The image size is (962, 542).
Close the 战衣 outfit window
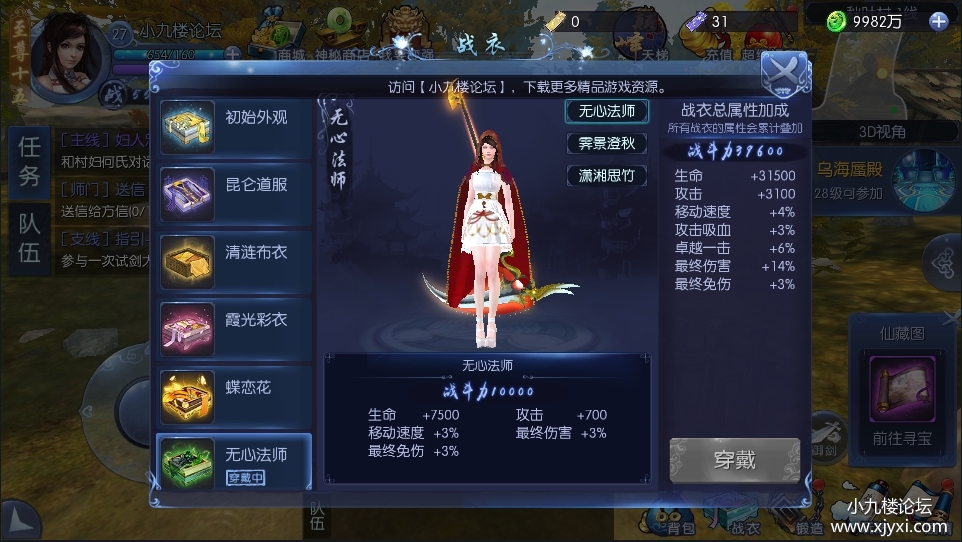pyautogui.click(x=784, y=71)
